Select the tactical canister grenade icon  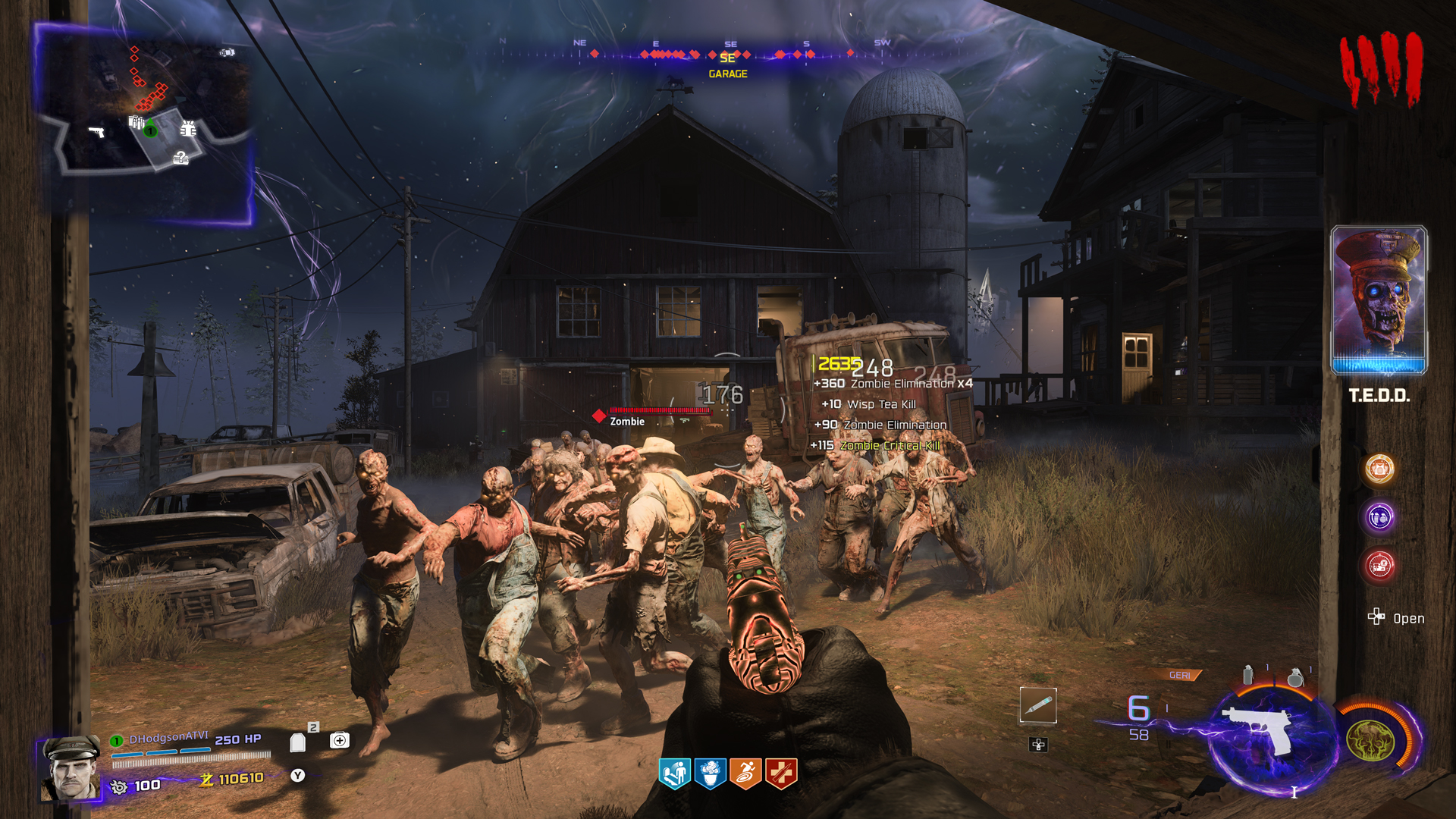[1248, 674]
